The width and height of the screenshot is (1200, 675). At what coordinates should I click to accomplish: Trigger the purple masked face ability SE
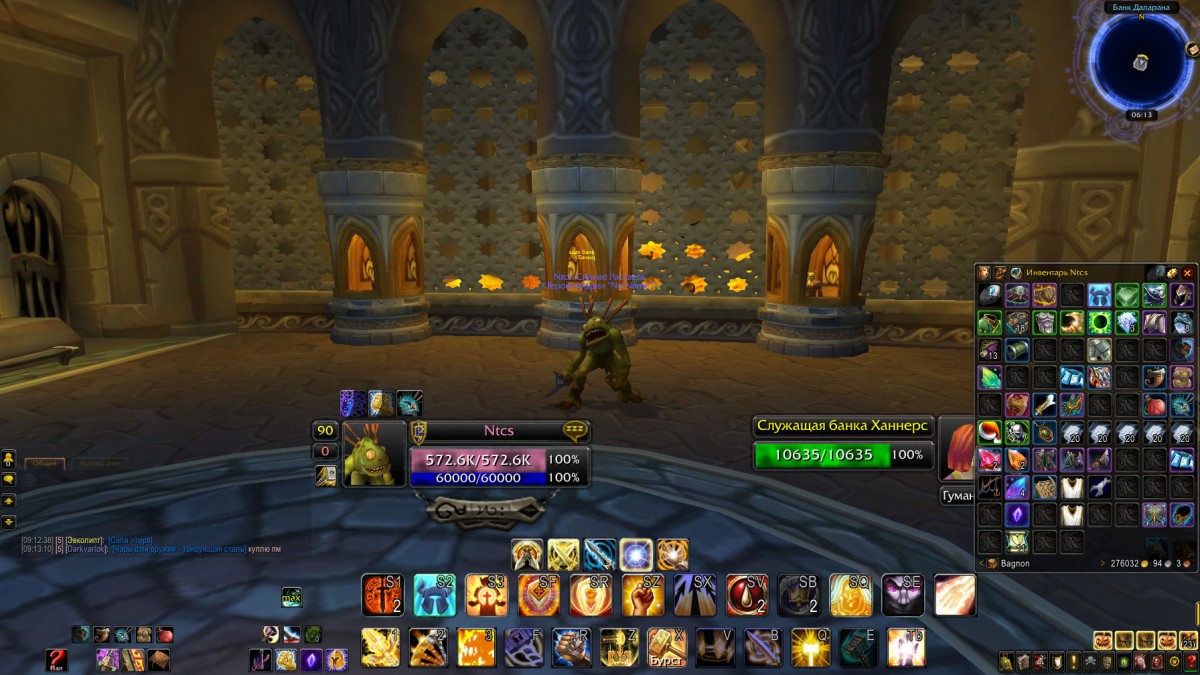[x=903, y=595]
